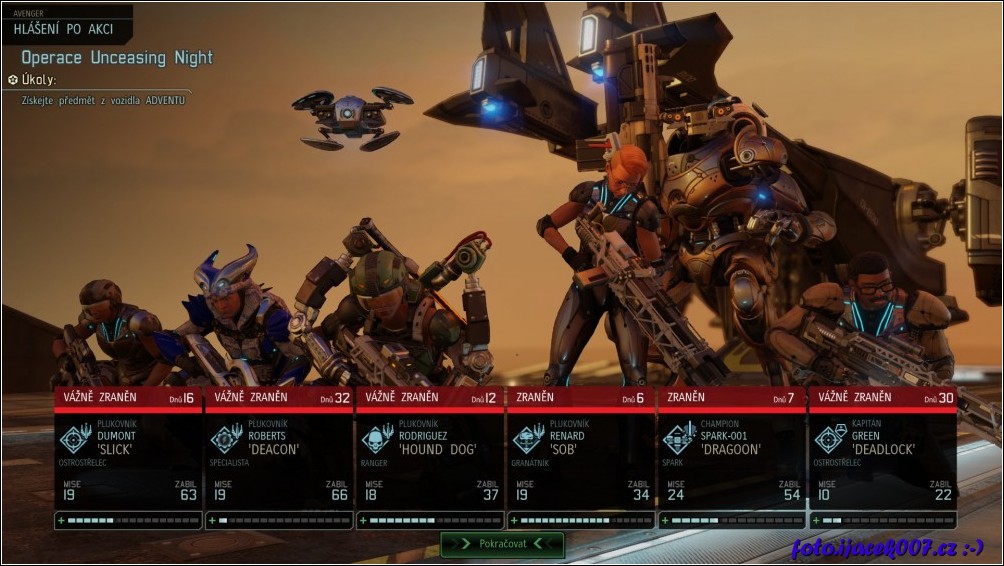Open Rodriguez 'Hound Dog' soldier card
1004x566 pixels.
430,455
